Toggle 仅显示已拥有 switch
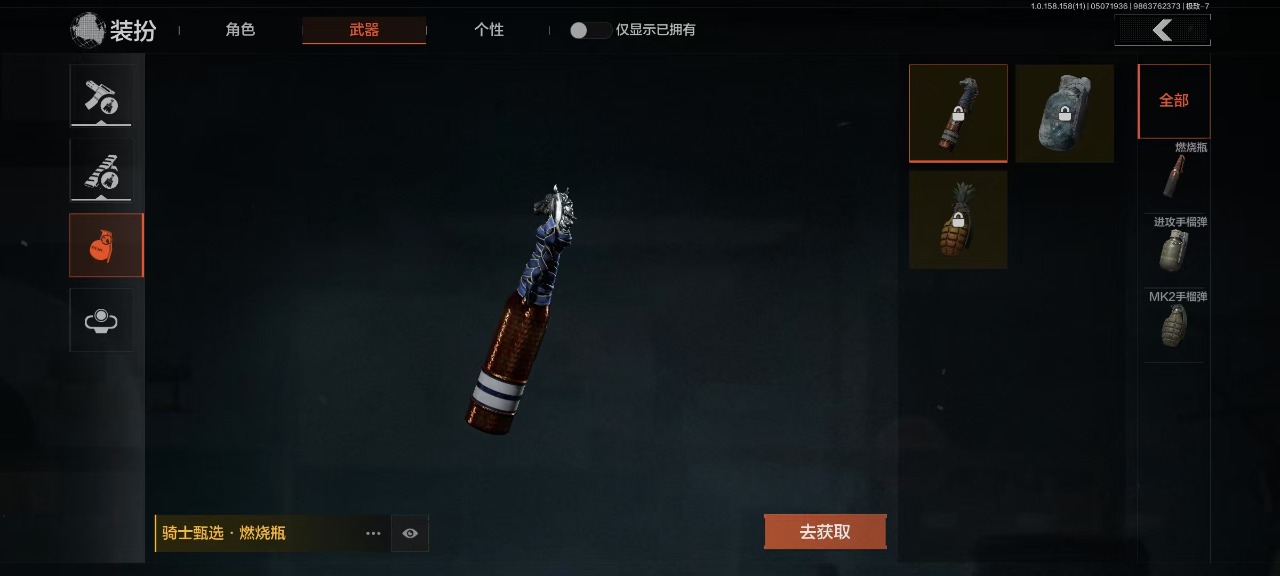 click(590, 30)
